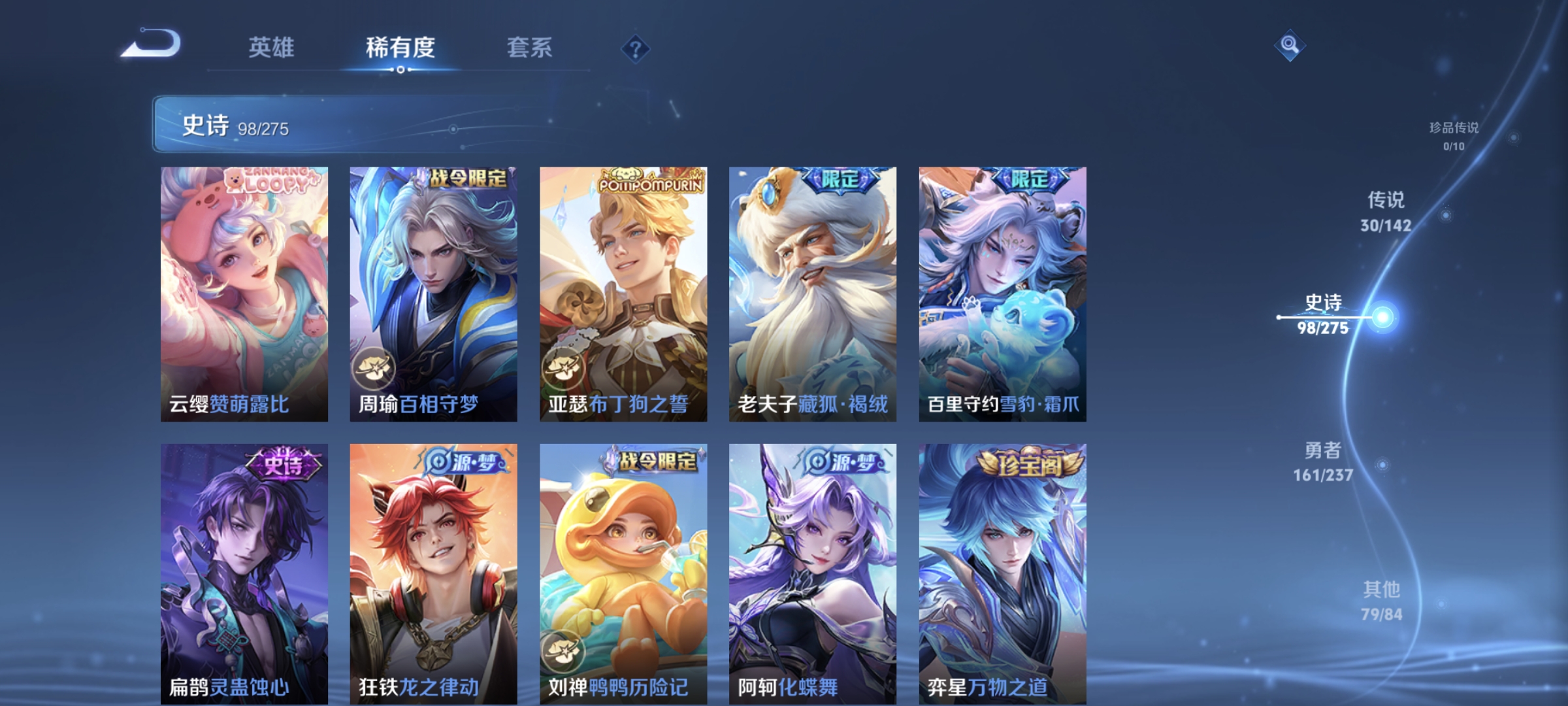The height and width of the screenshot is (706, 1568).
Task: Click the search magnifier icon
Action: pos(1289,44)
